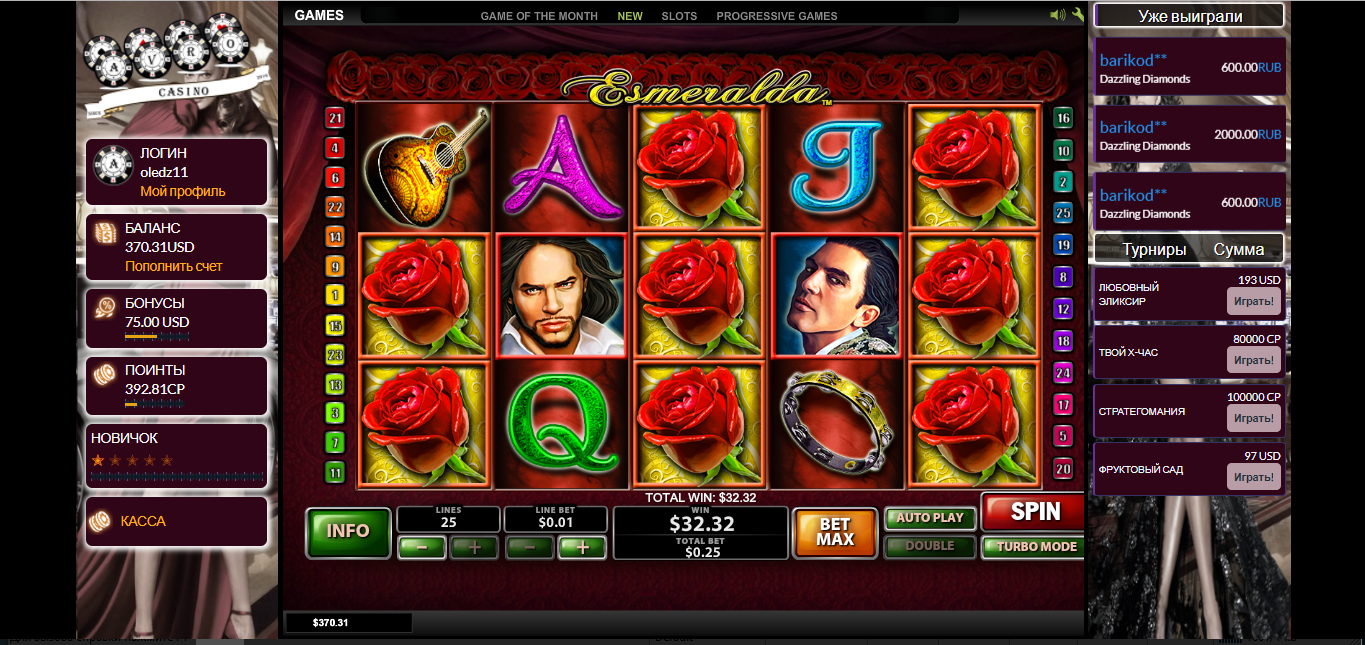Screen dimensions: 1365x645
Task: Activate AUTO PLAY
Action: click(x=929, y=518)
